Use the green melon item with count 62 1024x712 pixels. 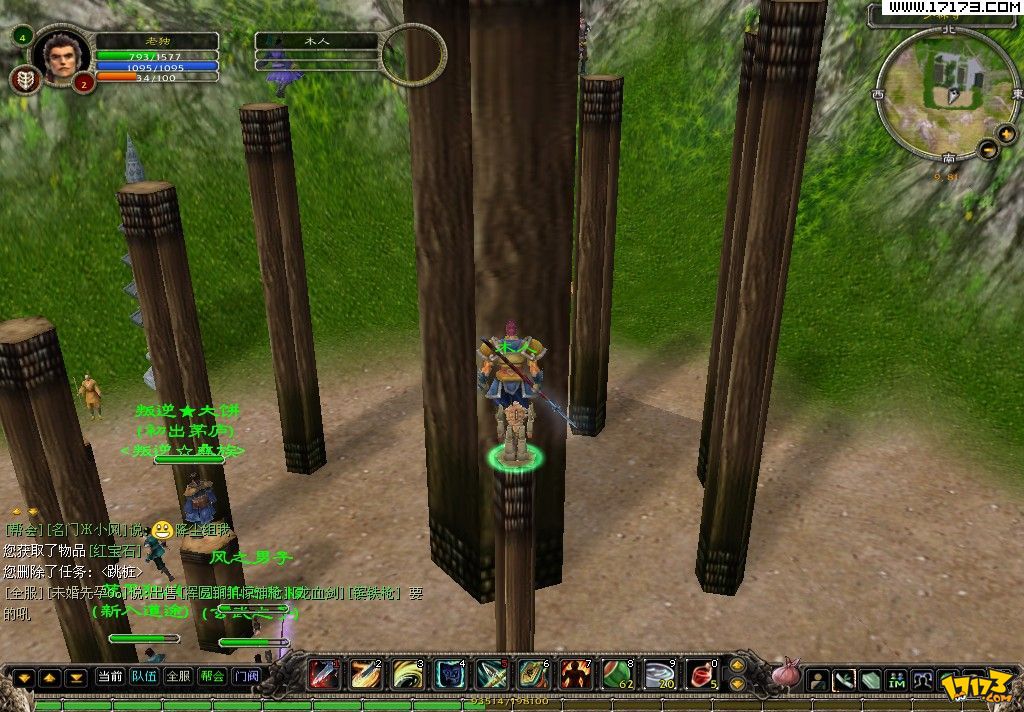[x=617, y=674]
